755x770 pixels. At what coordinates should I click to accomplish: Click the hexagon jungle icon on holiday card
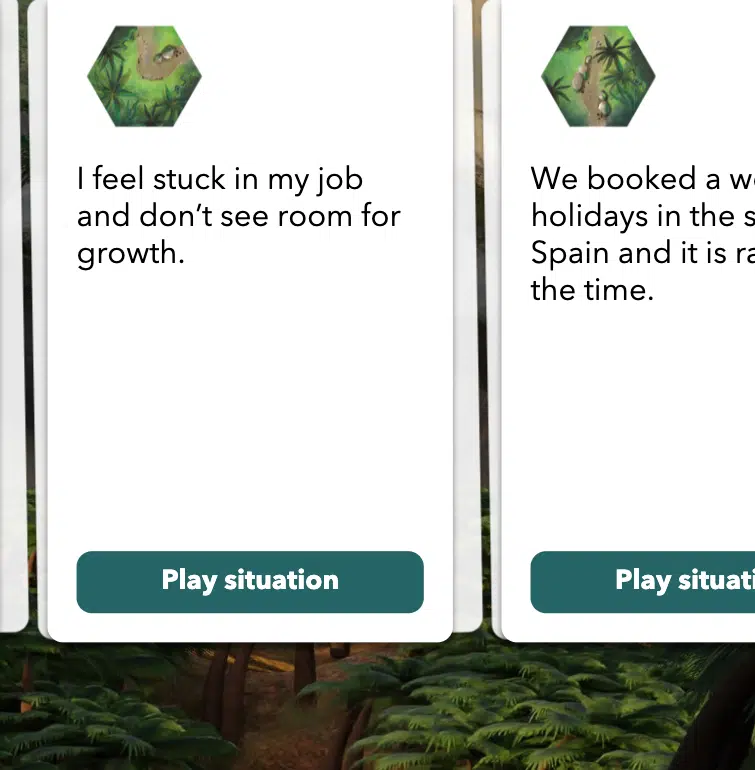pyautogui.click(x=598, y=76)
